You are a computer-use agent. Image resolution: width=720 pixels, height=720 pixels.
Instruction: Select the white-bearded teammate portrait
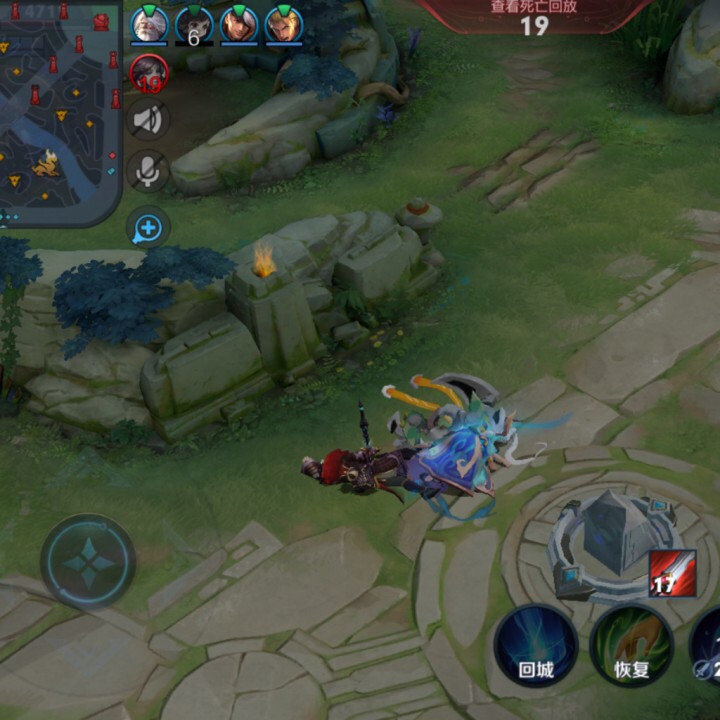click(149, 25)
